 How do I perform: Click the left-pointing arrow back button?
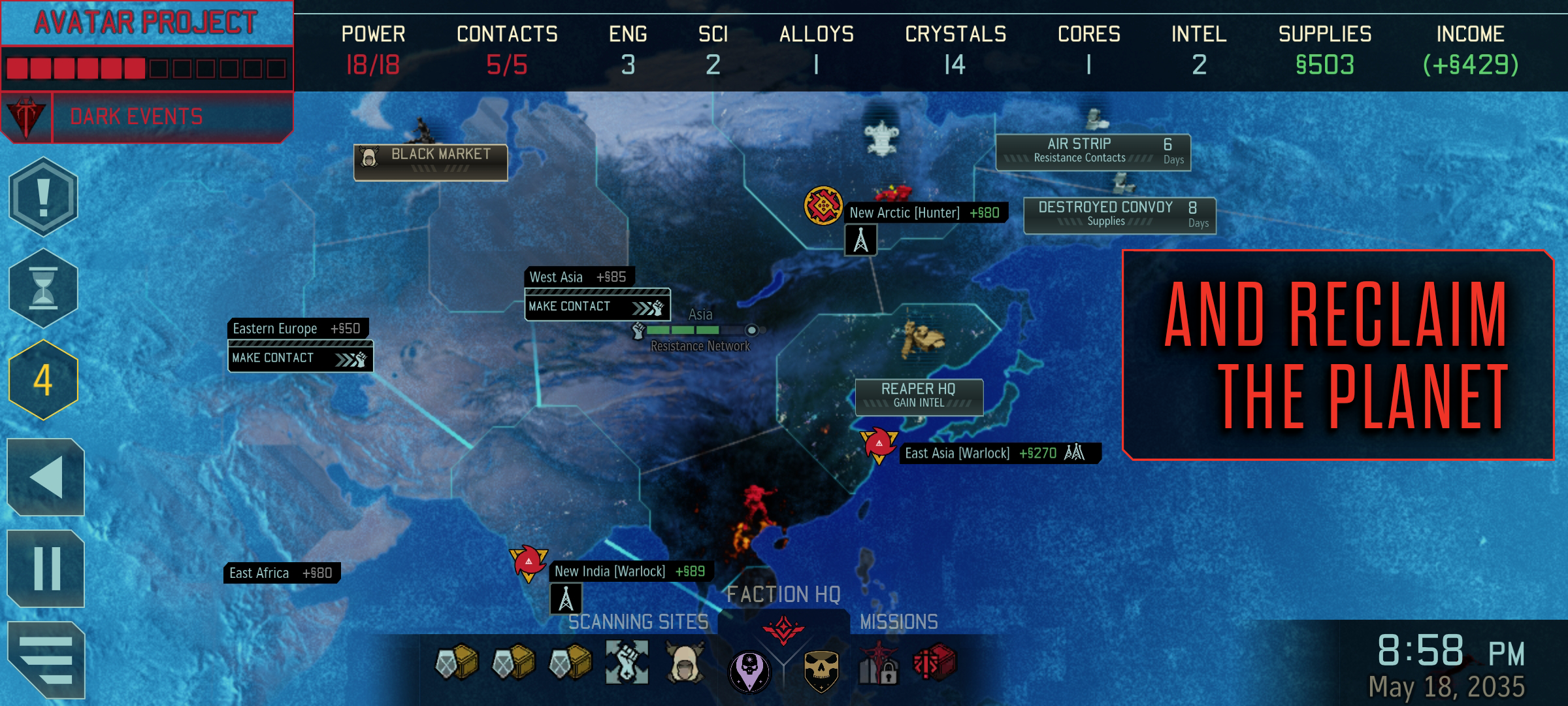(46, 477)
